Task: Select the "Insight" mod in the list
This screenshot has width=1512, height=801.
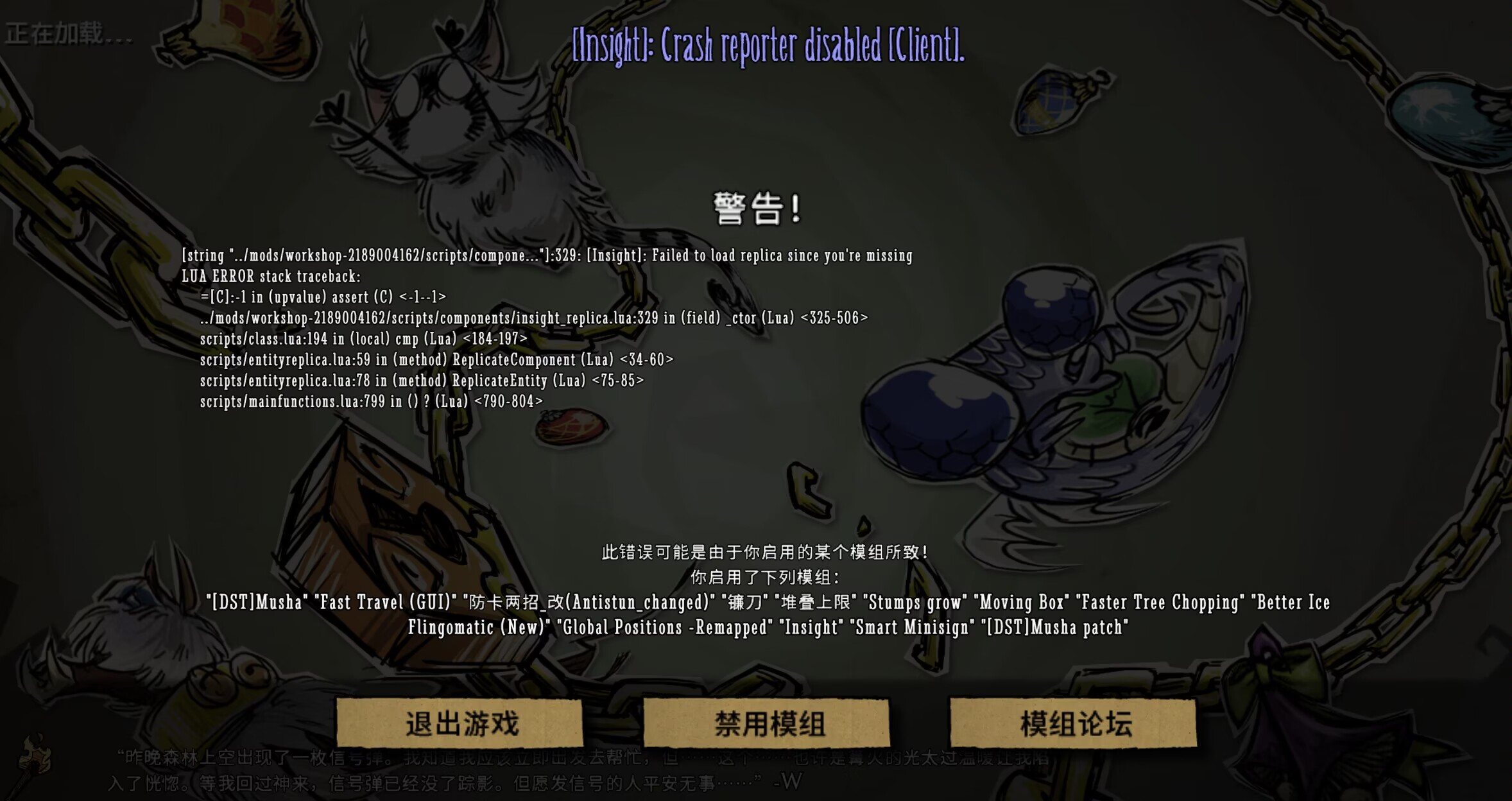Action: (x=812, y=627)
